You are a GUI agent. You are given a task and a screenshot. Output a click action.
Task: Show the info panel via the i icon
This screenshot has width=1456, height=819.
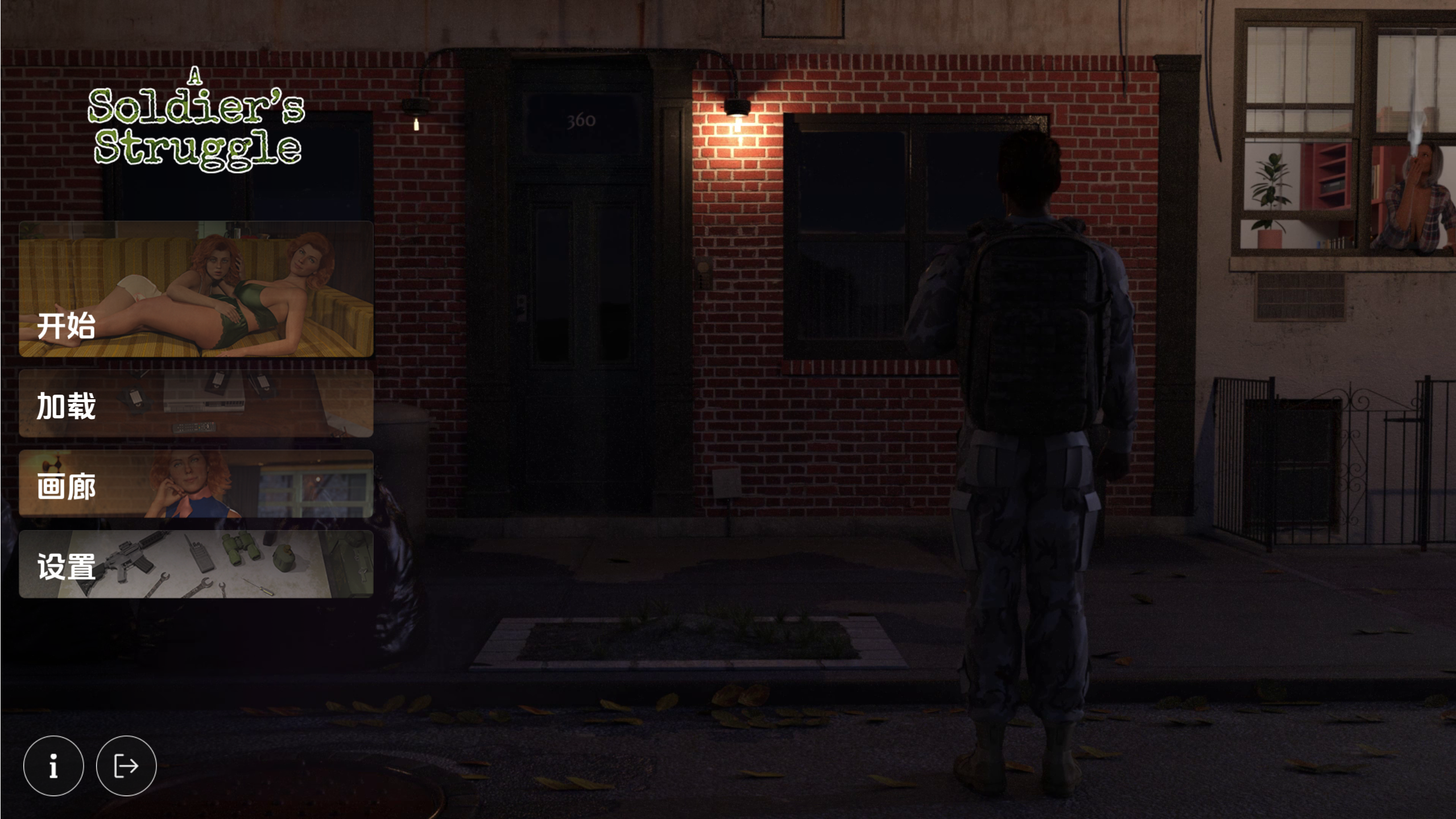[x=53, y=766]
